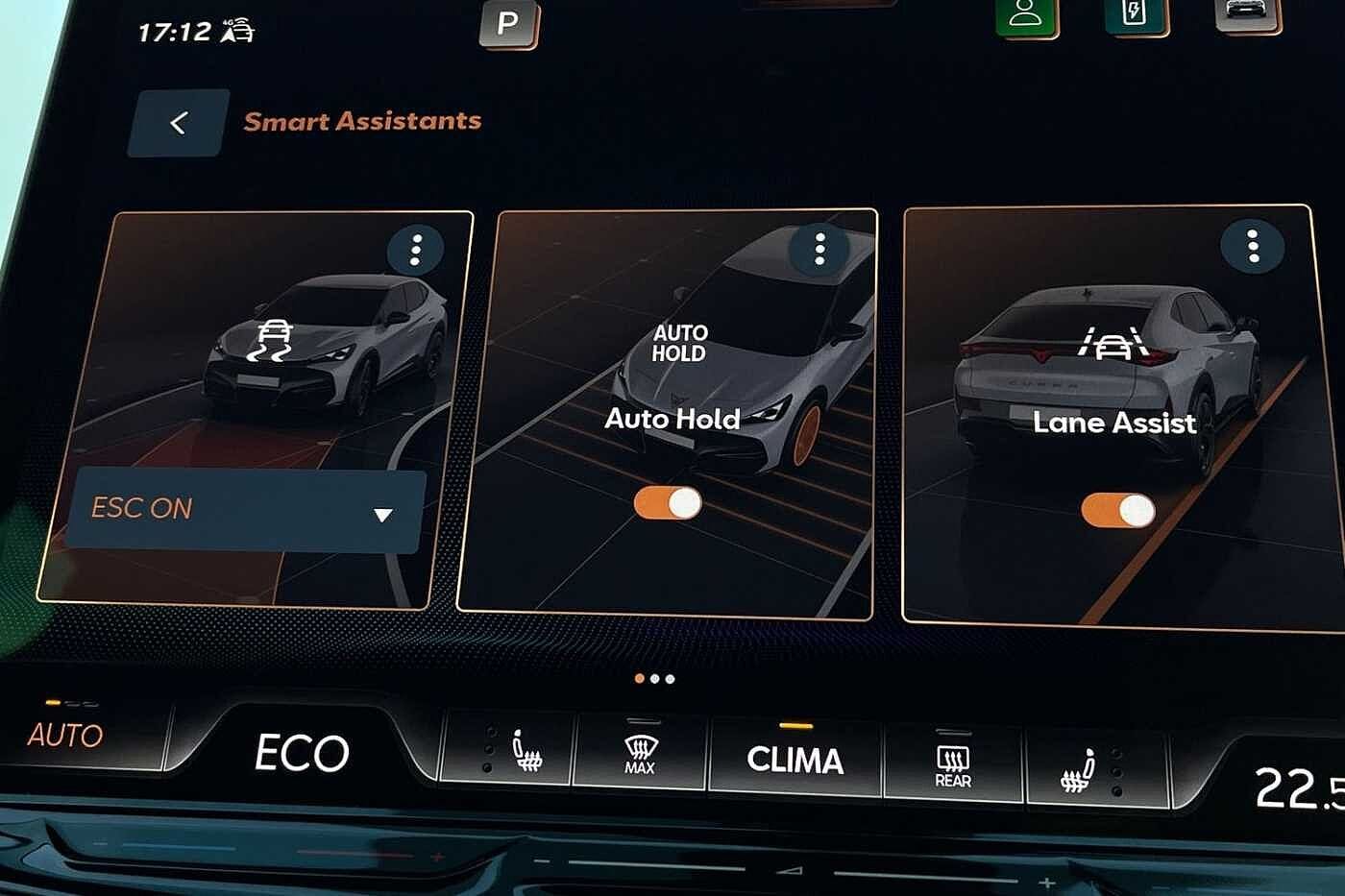Toggle the Lane Assist switch
The image size is (1345, 896).
pos(1117,510)
